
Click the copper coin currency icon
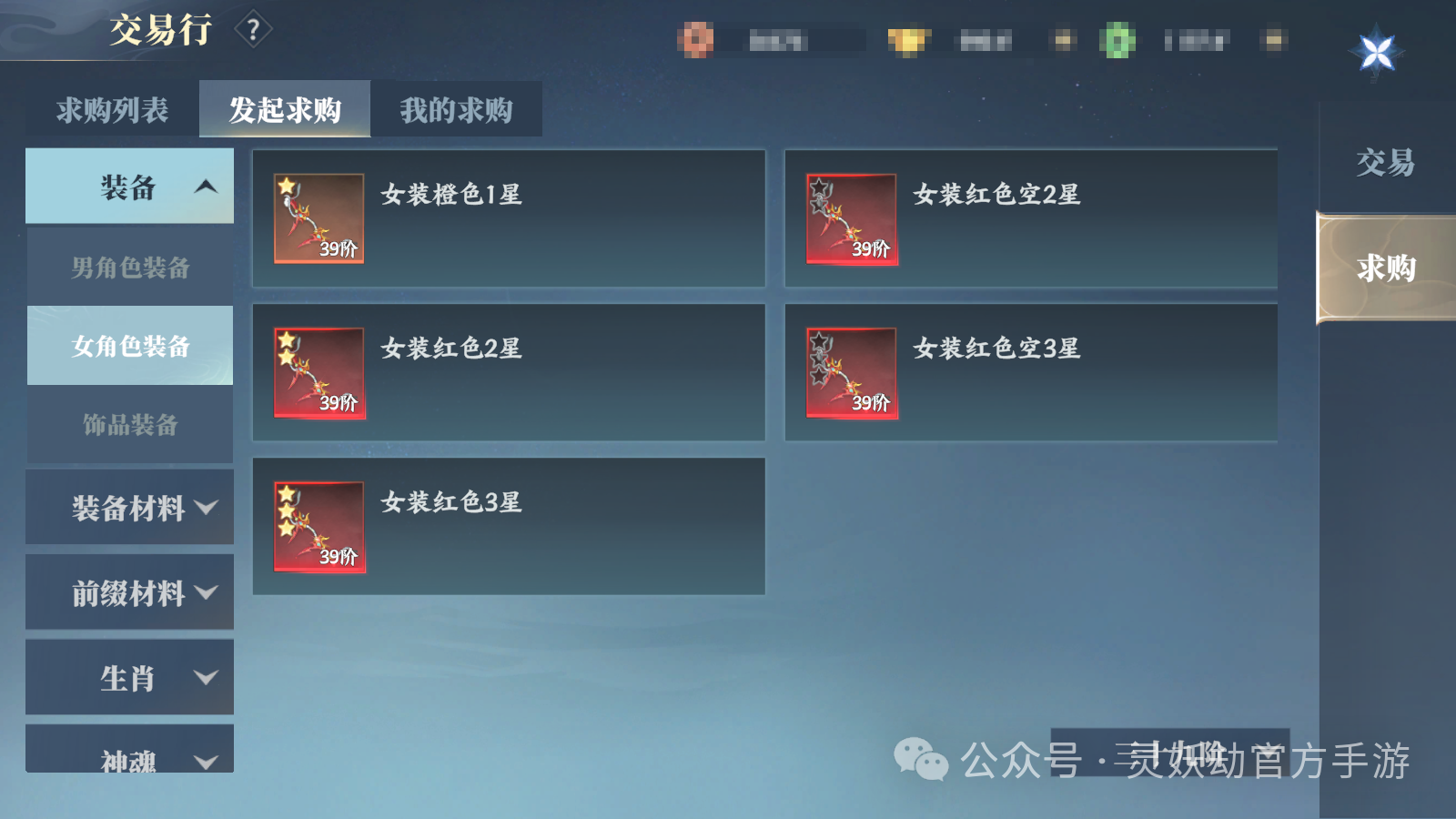pos(697,39)
